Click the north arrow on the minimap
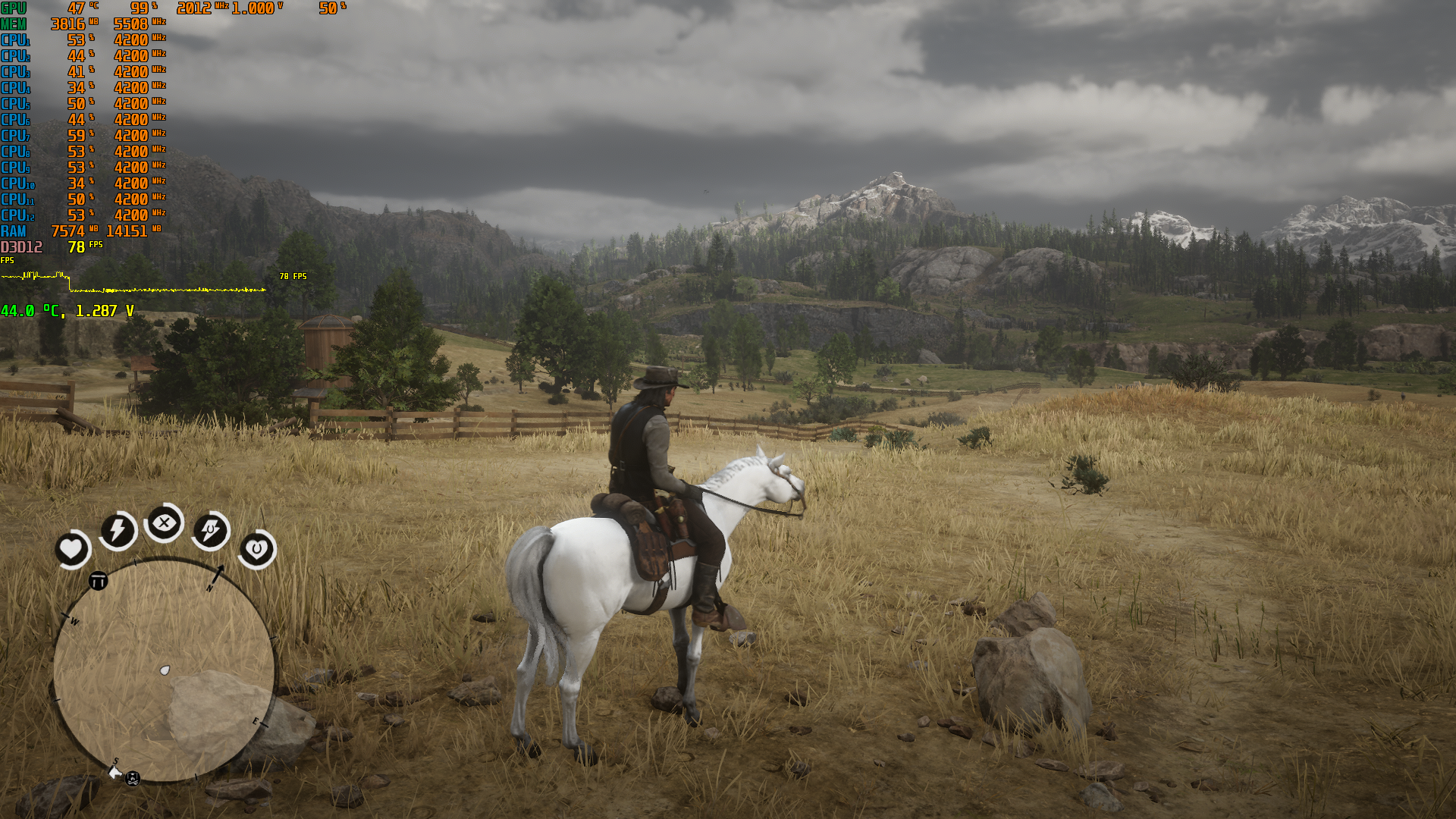The image size is (1456, 819). 218,574
